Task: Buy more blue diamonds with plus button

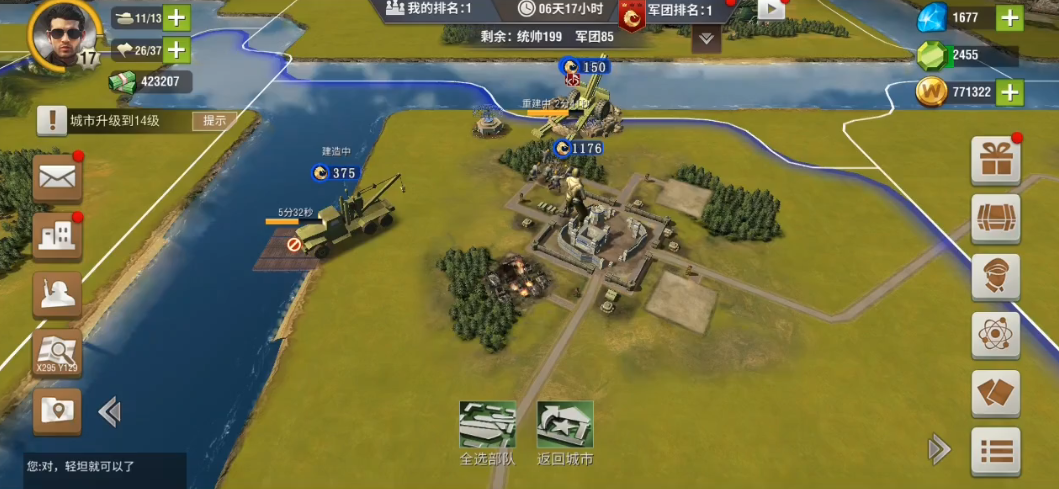Action: [1010, 17]
